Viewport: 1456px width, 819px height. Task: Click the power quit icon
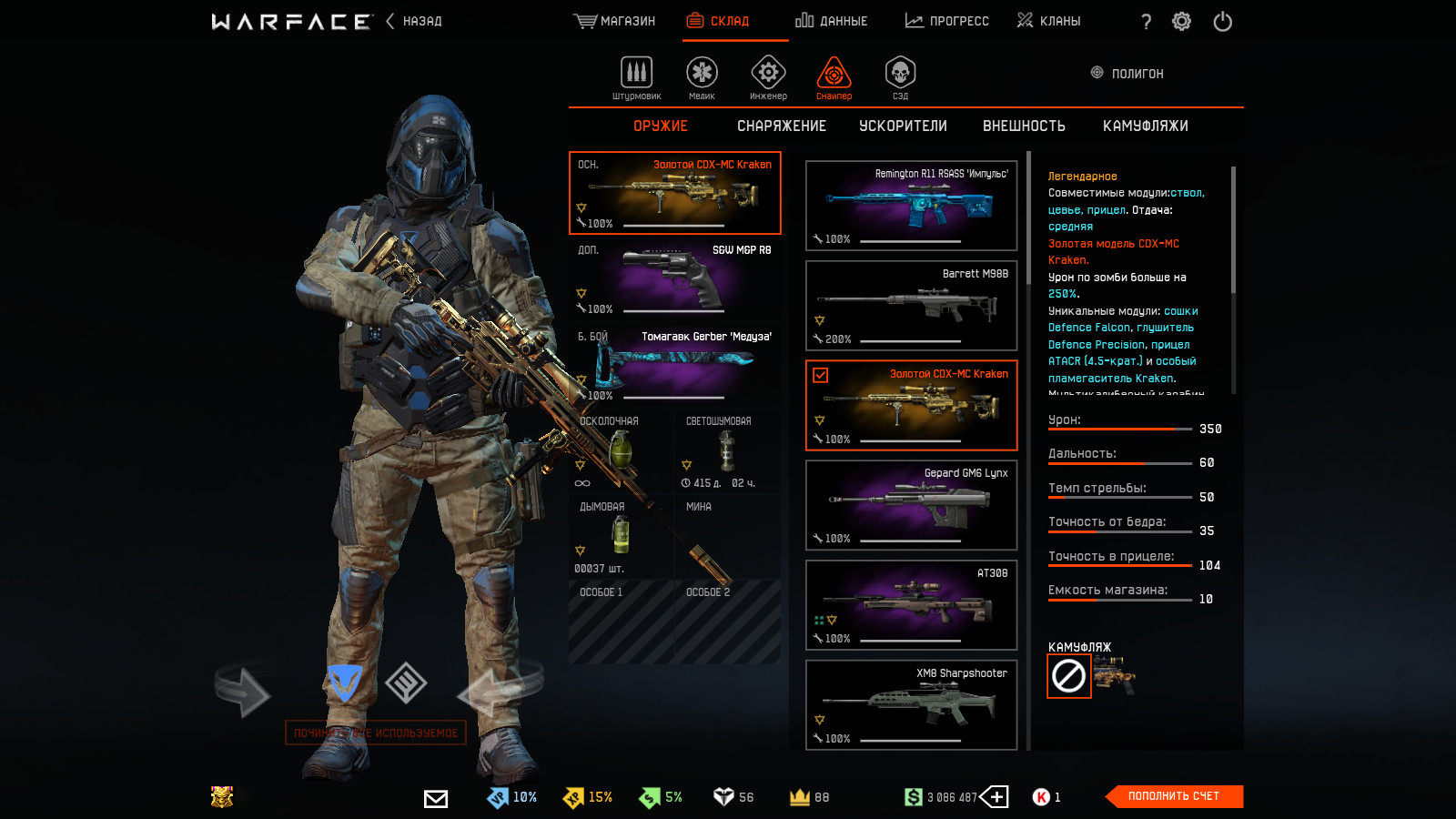1222,21
